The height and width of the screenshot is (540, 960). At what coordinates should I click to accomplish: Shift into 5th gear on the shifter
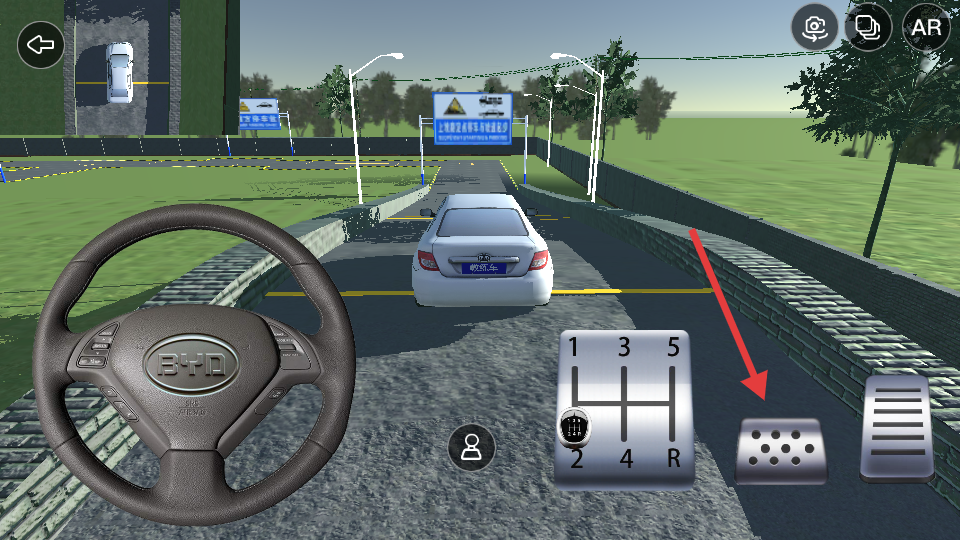673,349
